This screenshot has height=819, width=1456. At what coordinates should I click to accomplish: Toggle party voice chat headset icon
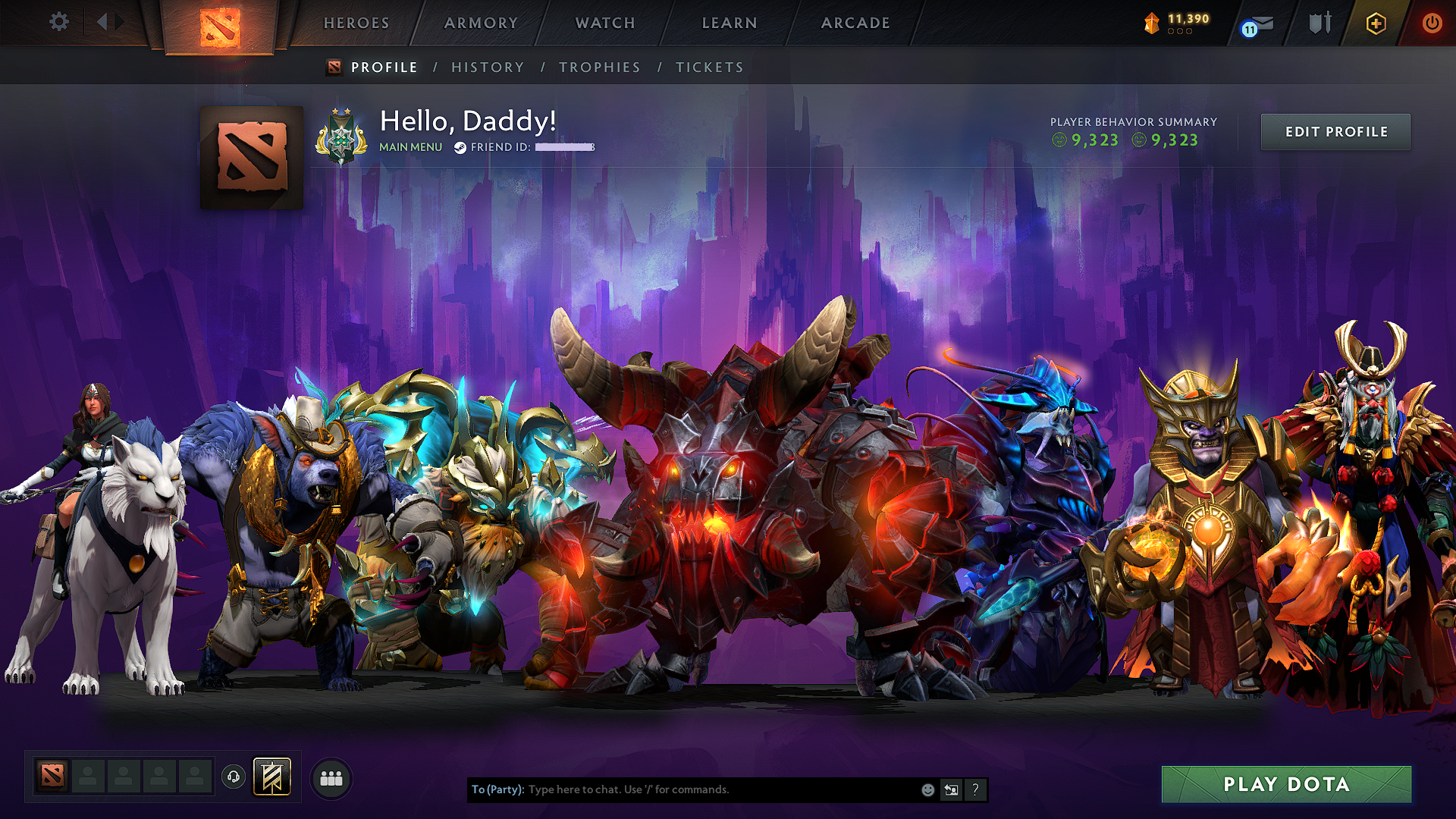coord(234,777)
